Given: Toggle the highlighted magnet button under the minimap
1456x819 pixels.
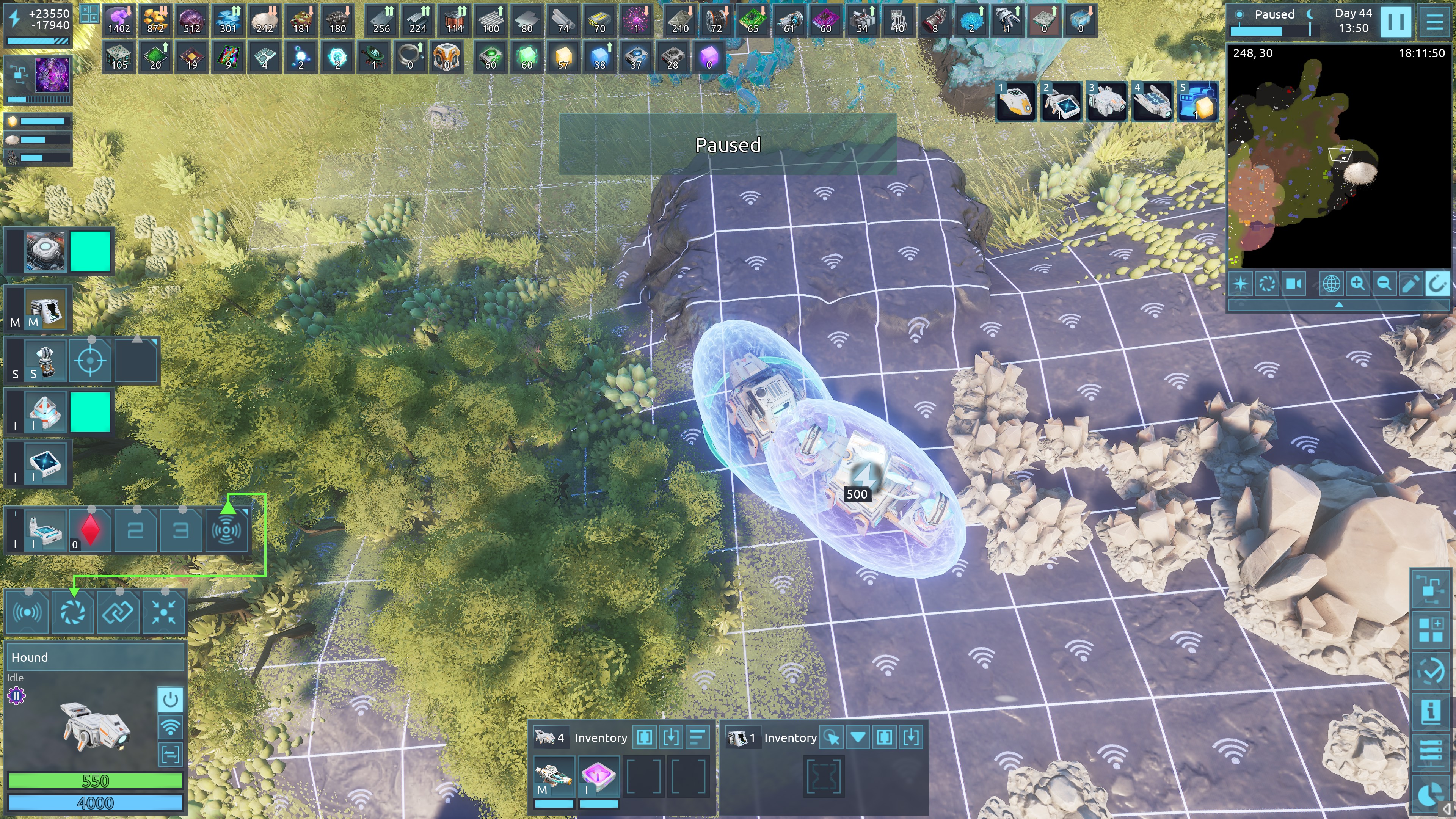Looking at the screenshot, I should coord(1437,283).
